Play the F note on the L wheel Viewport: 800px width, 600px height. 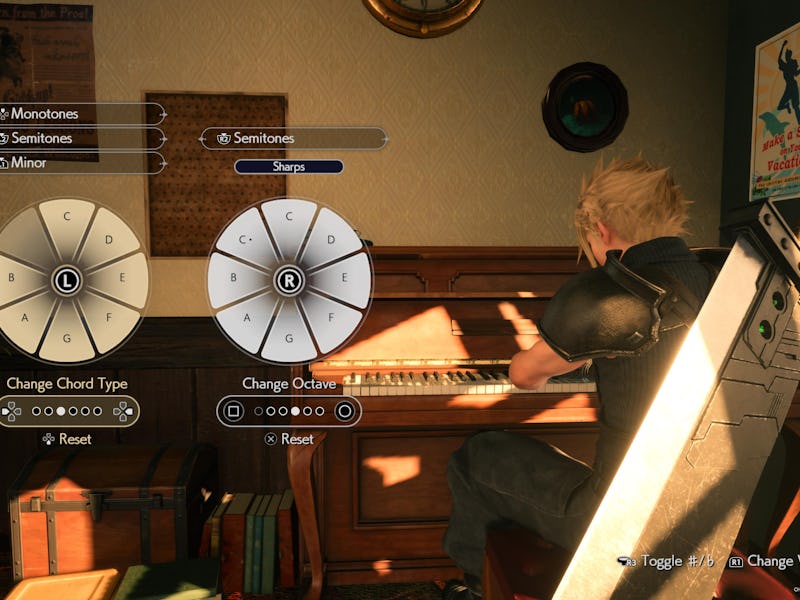108,320
